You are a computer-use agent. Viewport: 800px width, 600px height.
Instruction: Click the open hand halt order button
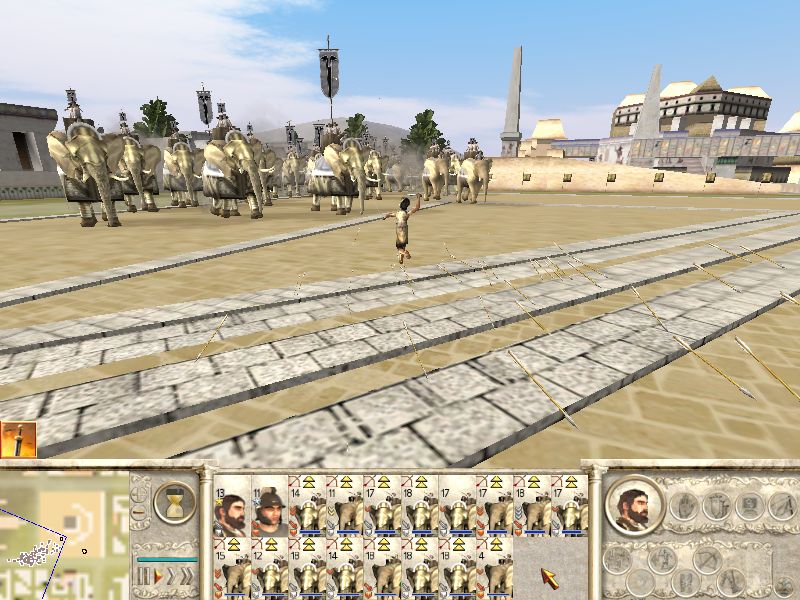click(x=686, y=506)
